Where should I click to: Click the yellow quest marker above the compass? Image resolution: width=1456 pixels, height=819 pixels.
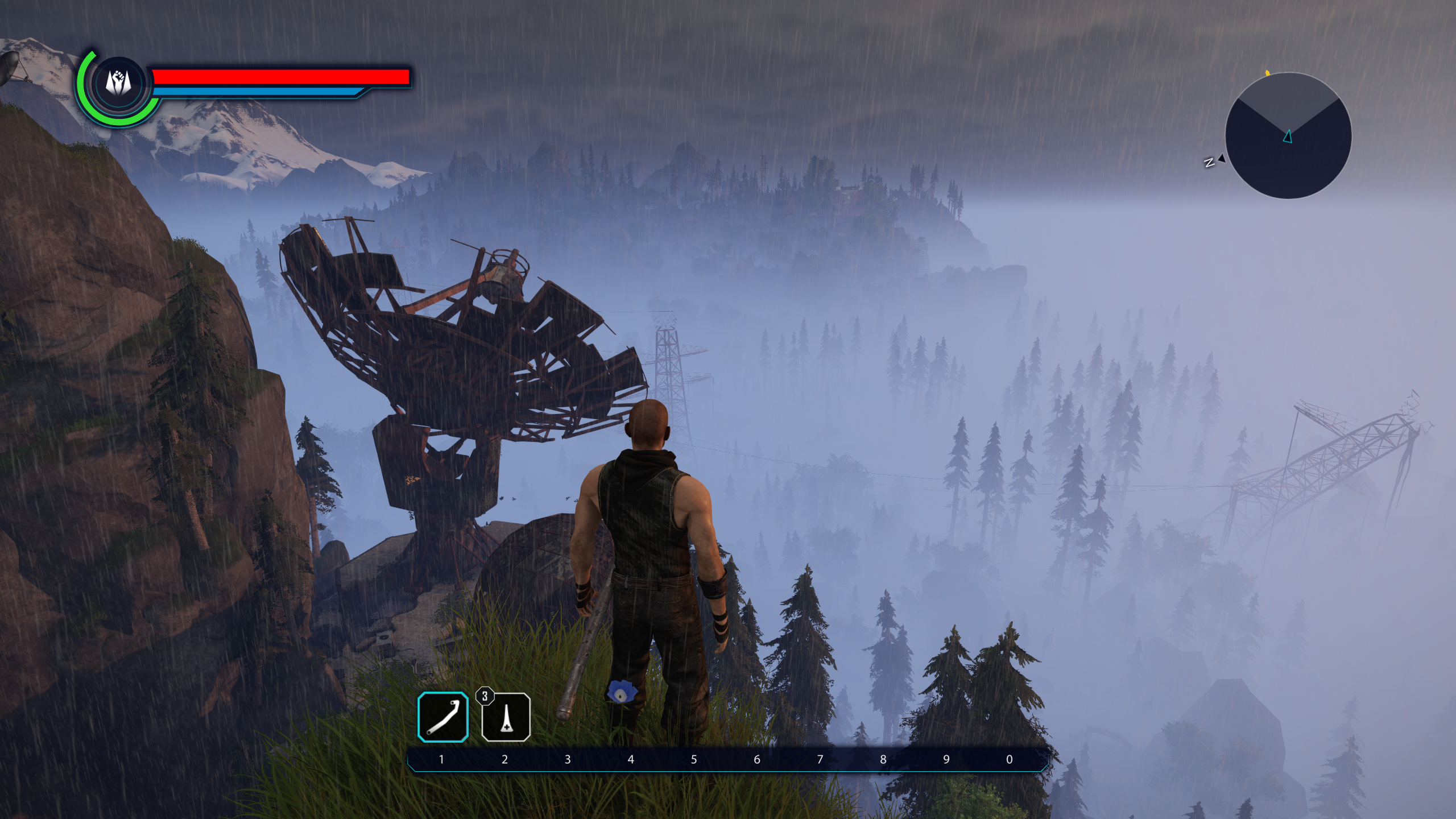pos(1268,73)
